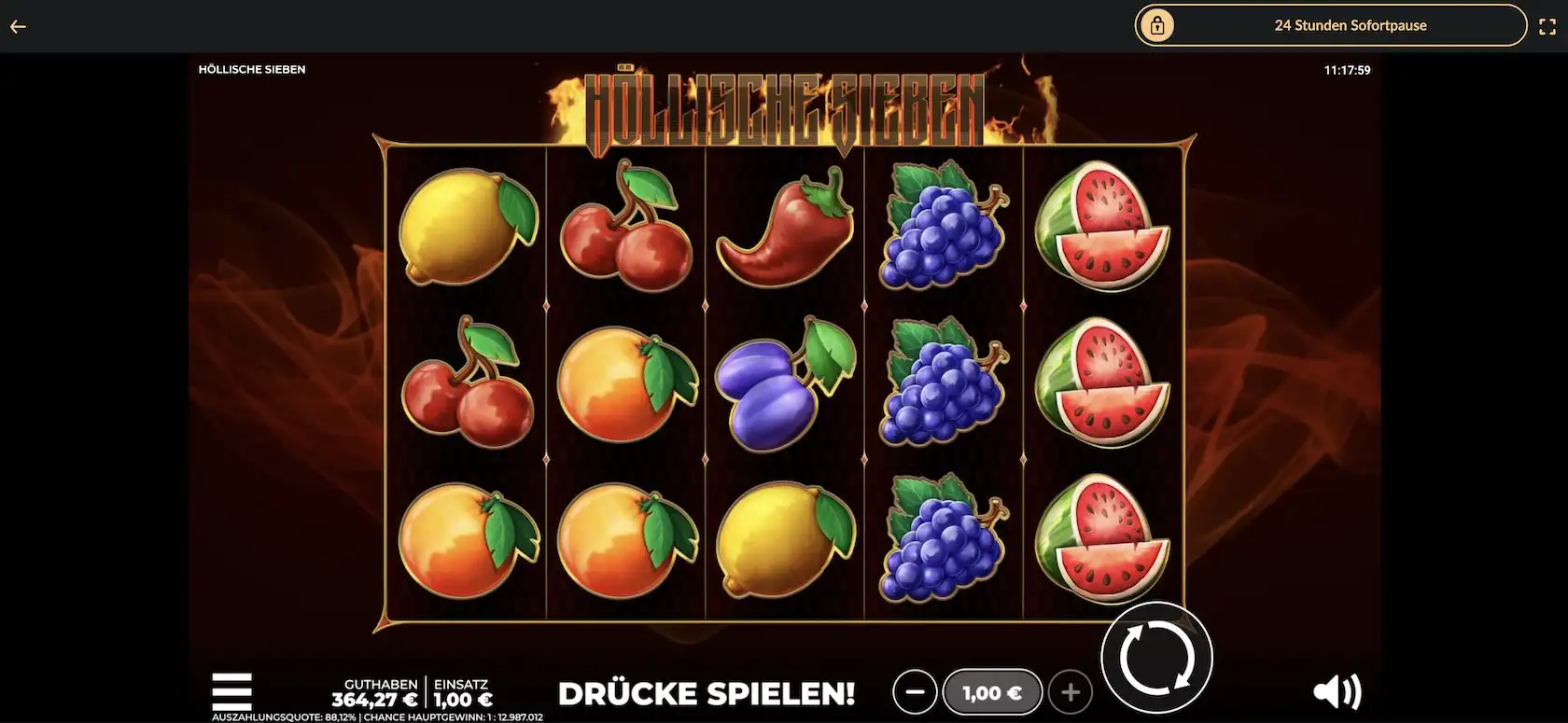
Task: Select the Einsatz stake display
Action: (461, 691)
